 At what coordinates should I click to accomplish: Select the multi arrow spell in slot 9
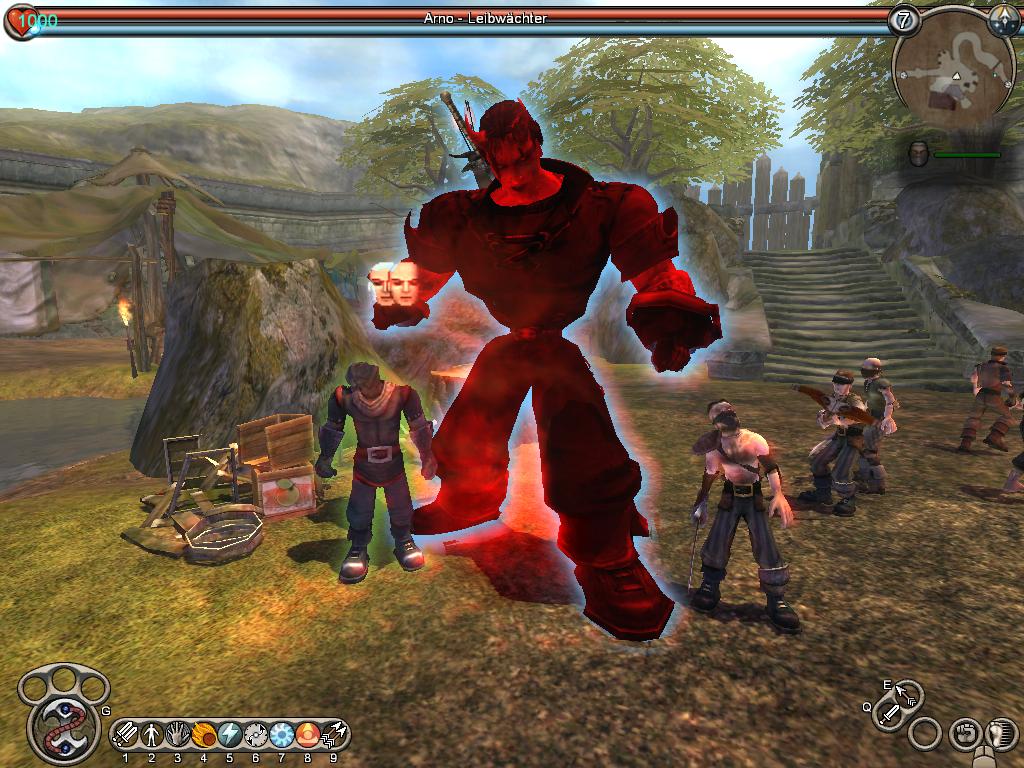point(334,735)
